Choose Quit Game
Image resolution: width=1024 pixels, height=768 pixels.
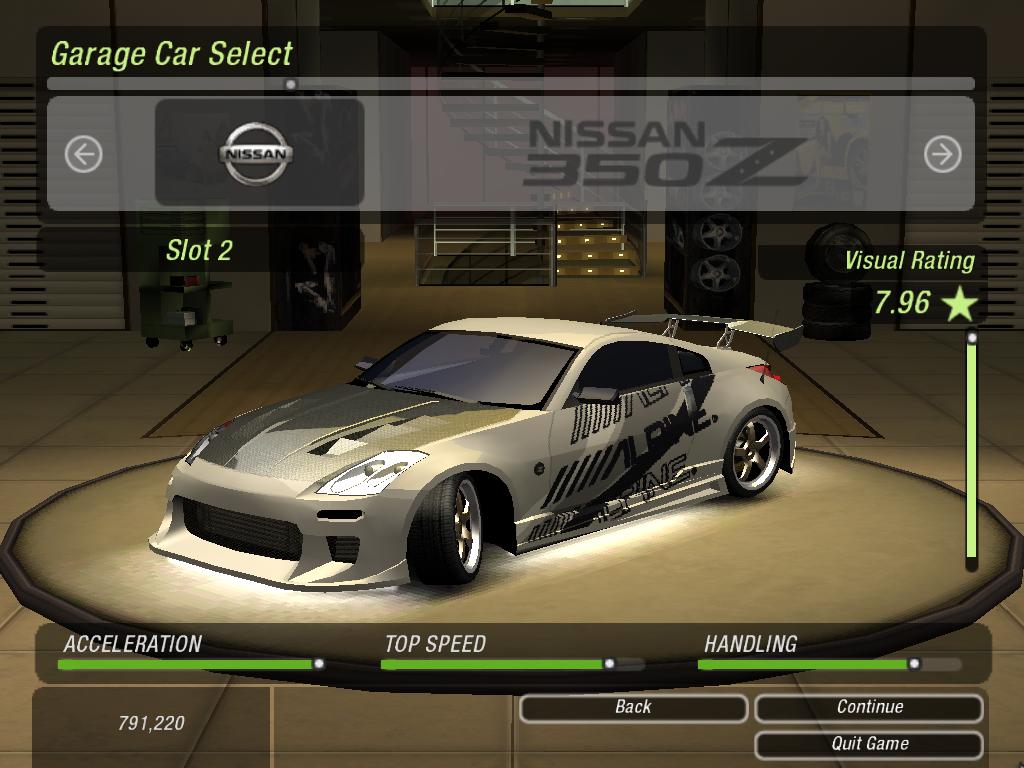point(869,744)
